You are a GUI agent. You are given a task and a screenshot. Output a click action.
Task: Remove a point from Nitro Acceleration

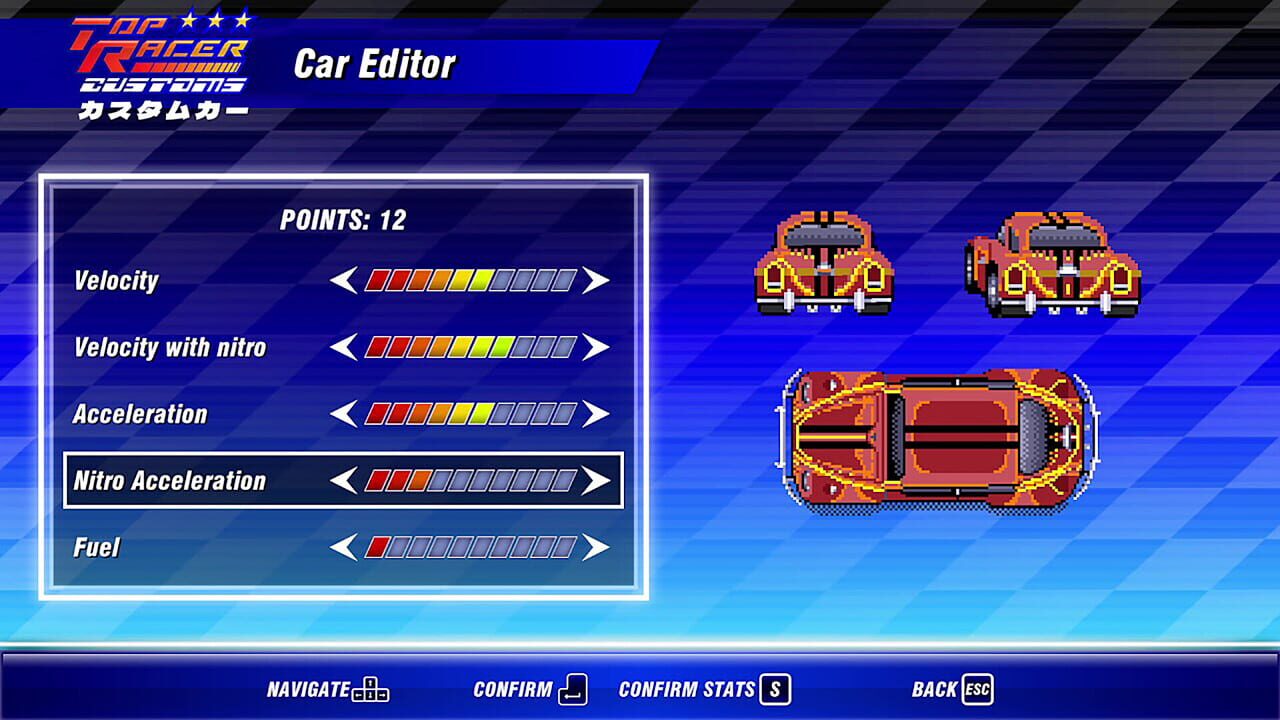click(x=343, y=481)
